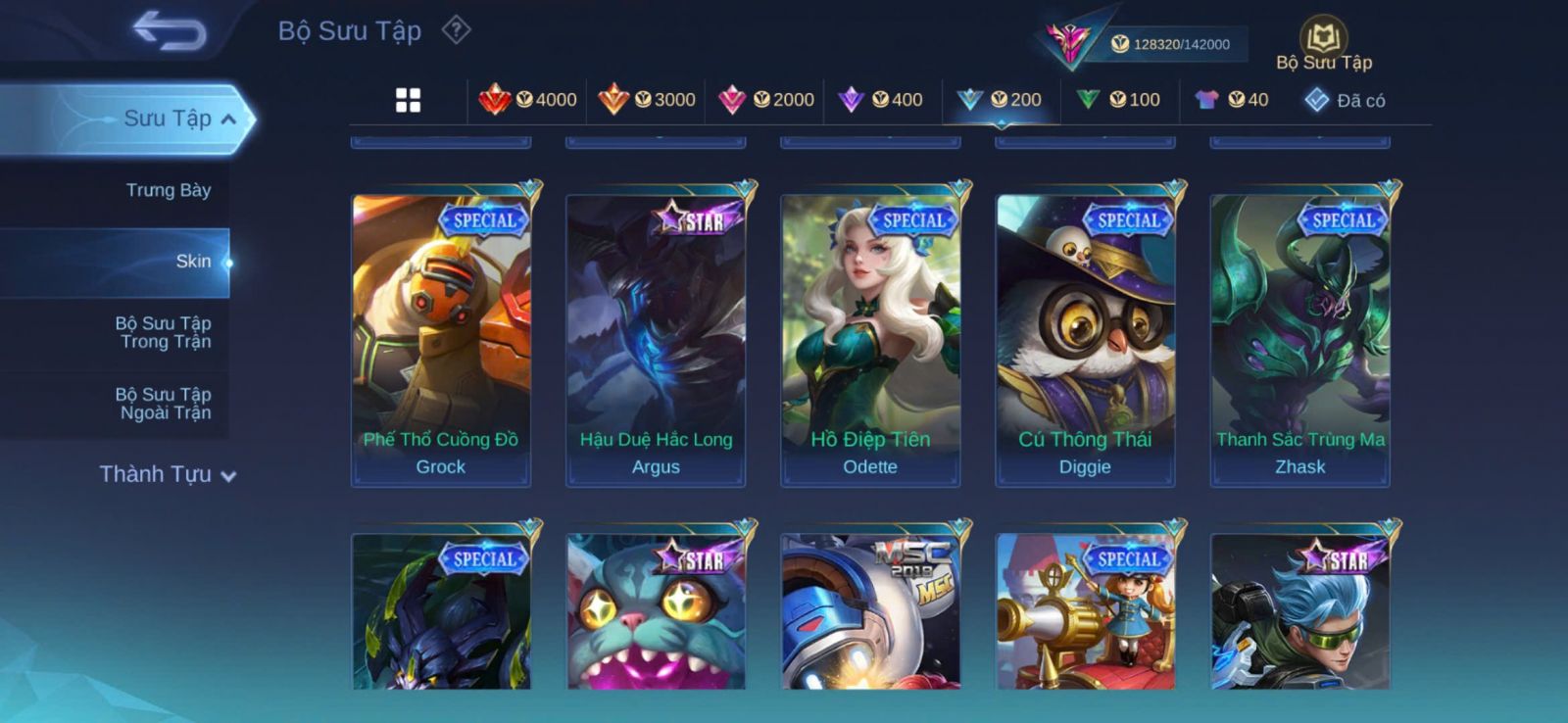Open the Trưng Bày menu entry
Viewport: 1568px width, 723px height.
[x=168, y=190]
